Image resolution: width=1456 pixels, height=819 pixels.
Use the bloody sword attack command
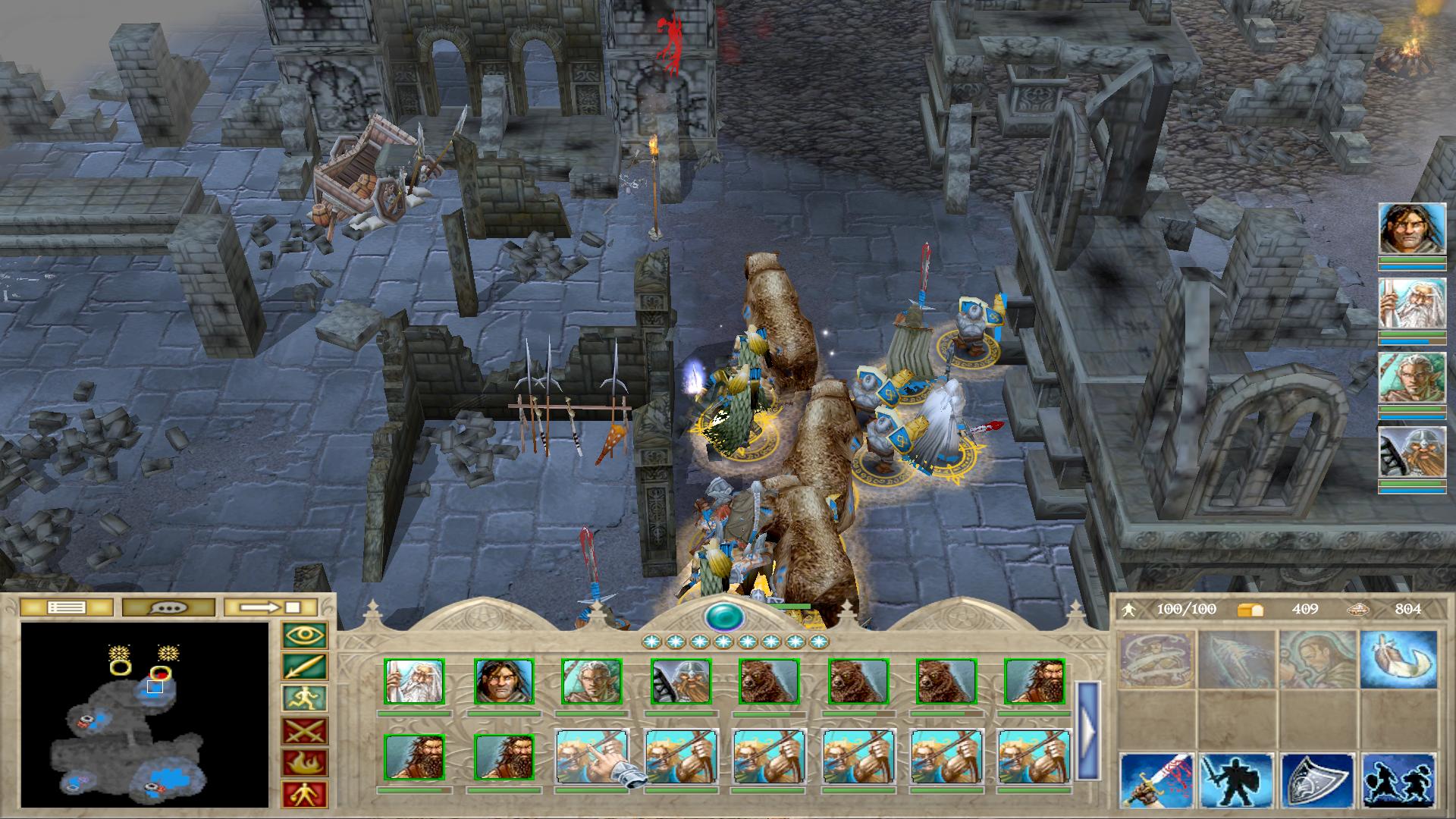coord(1157,780)
